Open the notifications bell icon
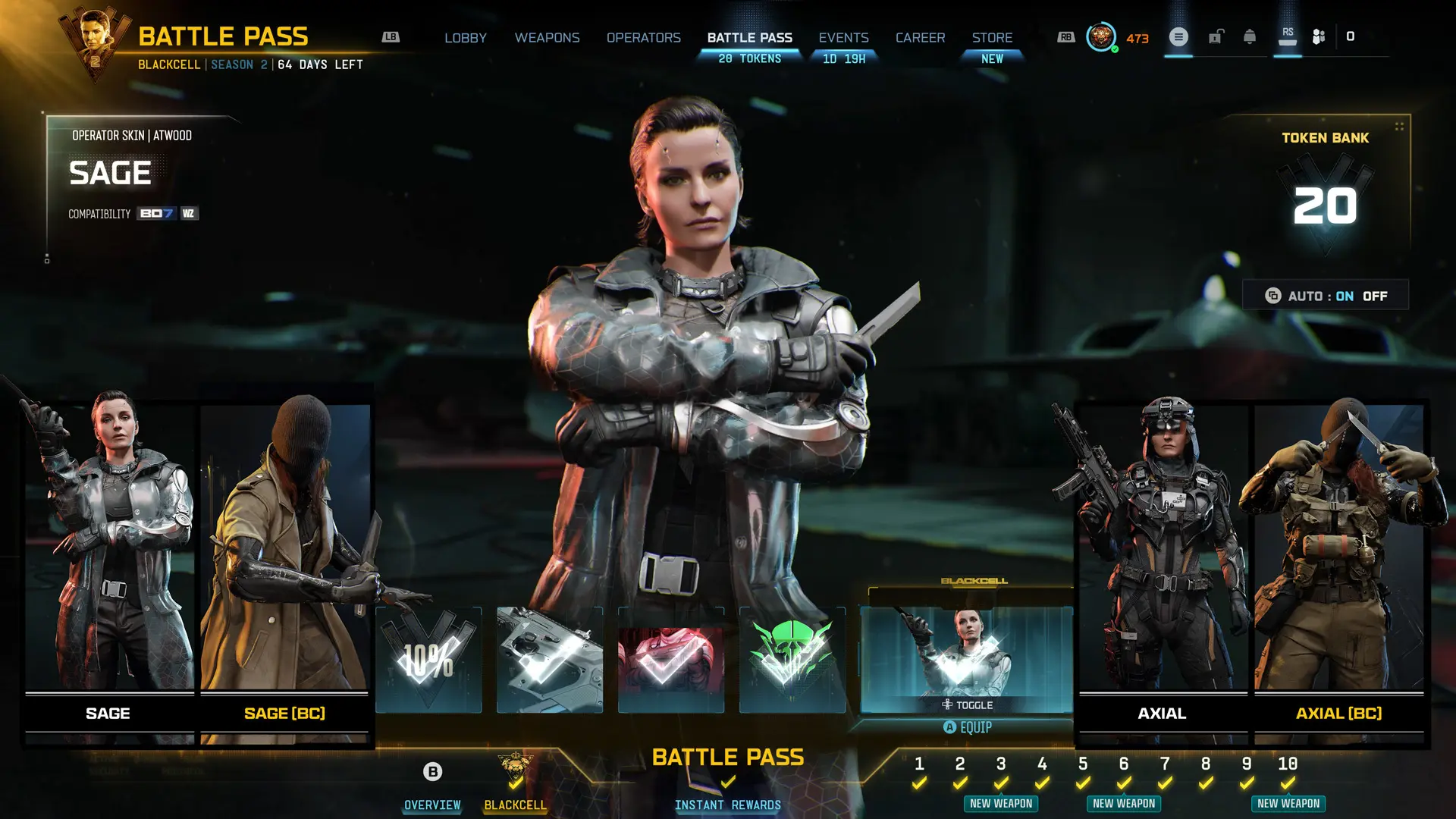This screenshot has width=1456, height=819. [1250, 36]
